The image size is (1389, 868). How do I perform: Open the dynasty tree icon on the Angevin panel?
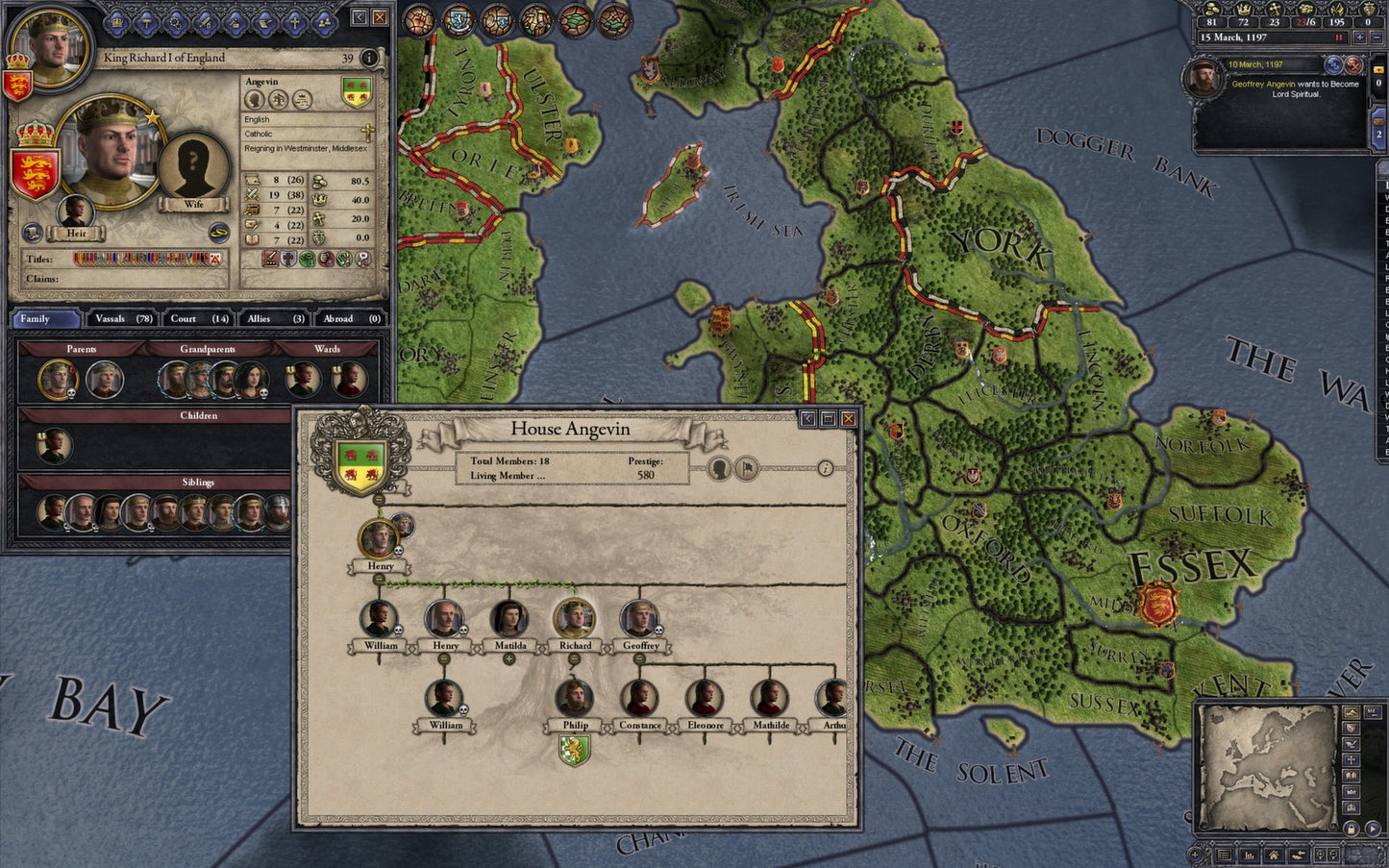(280, 101)
